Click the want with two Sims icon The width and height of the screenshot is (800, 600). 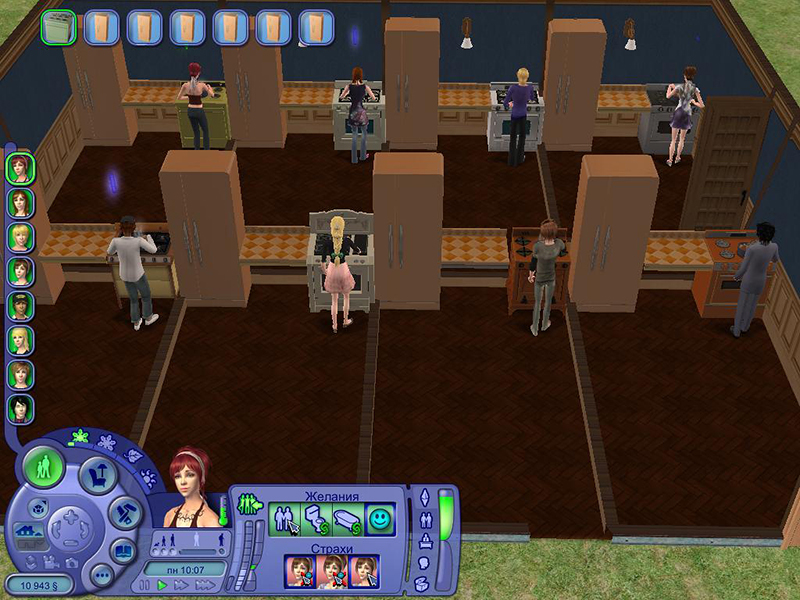pos(287,519)
